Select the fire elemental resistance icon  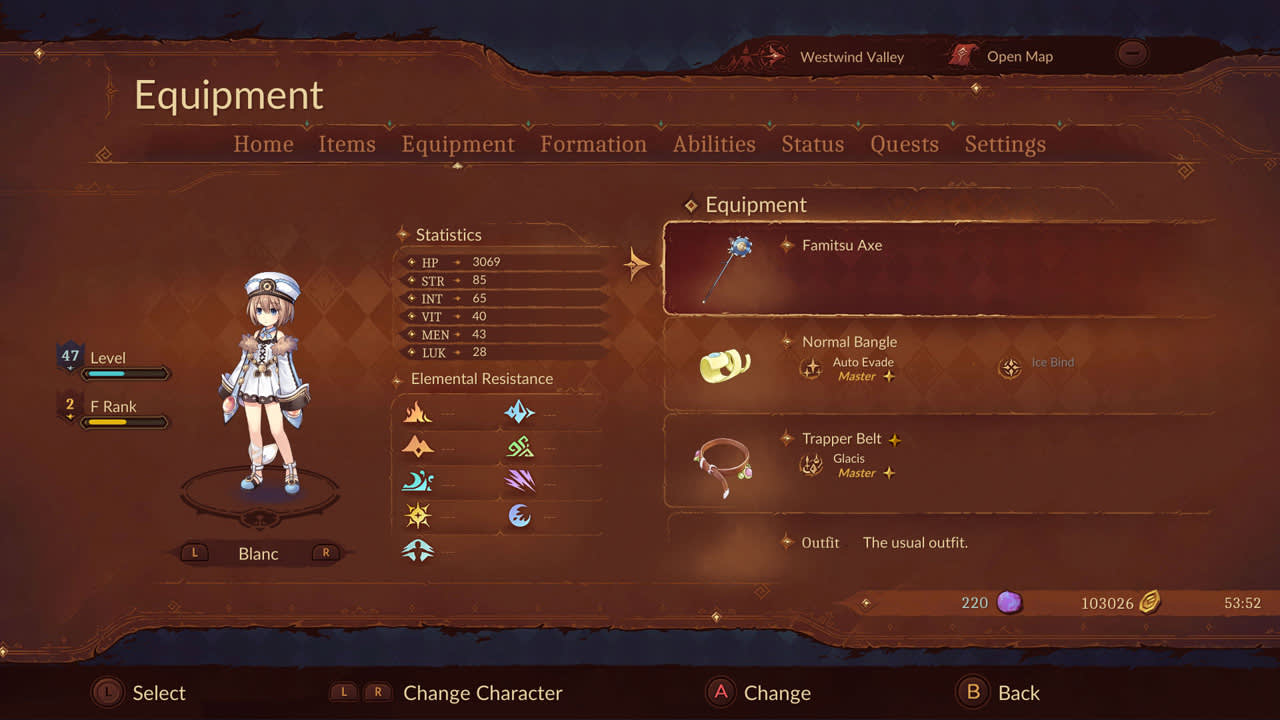420,412
